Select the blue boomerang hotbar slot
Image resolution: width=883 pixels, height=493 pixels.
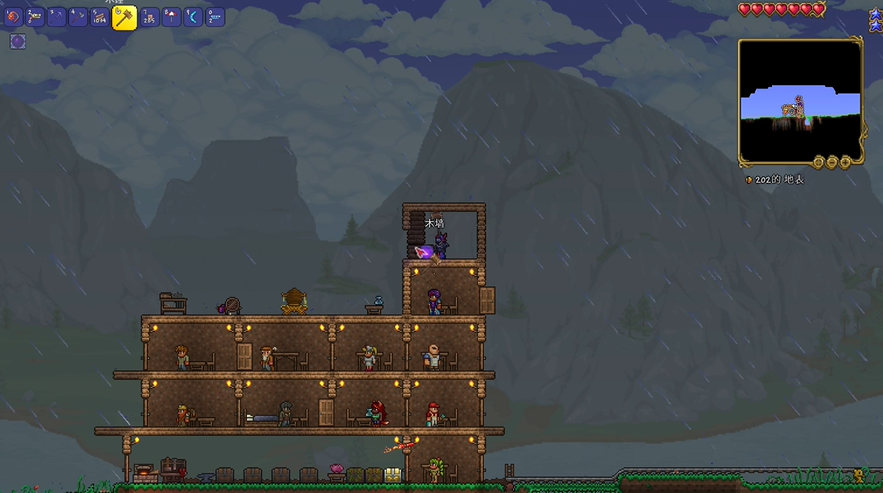click(193, 17)
